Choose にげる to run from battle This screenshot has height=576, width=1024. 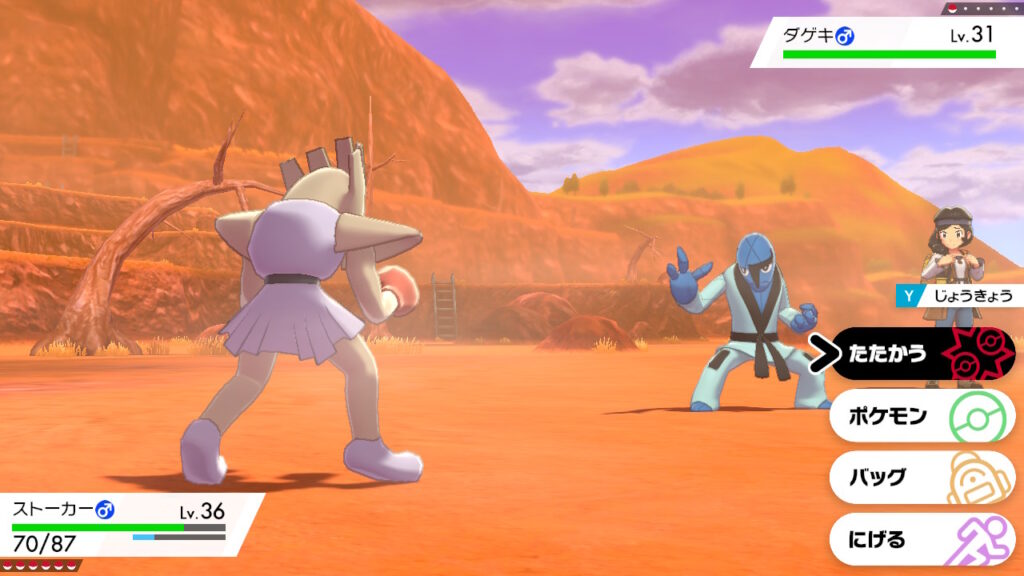coord(920,540)
